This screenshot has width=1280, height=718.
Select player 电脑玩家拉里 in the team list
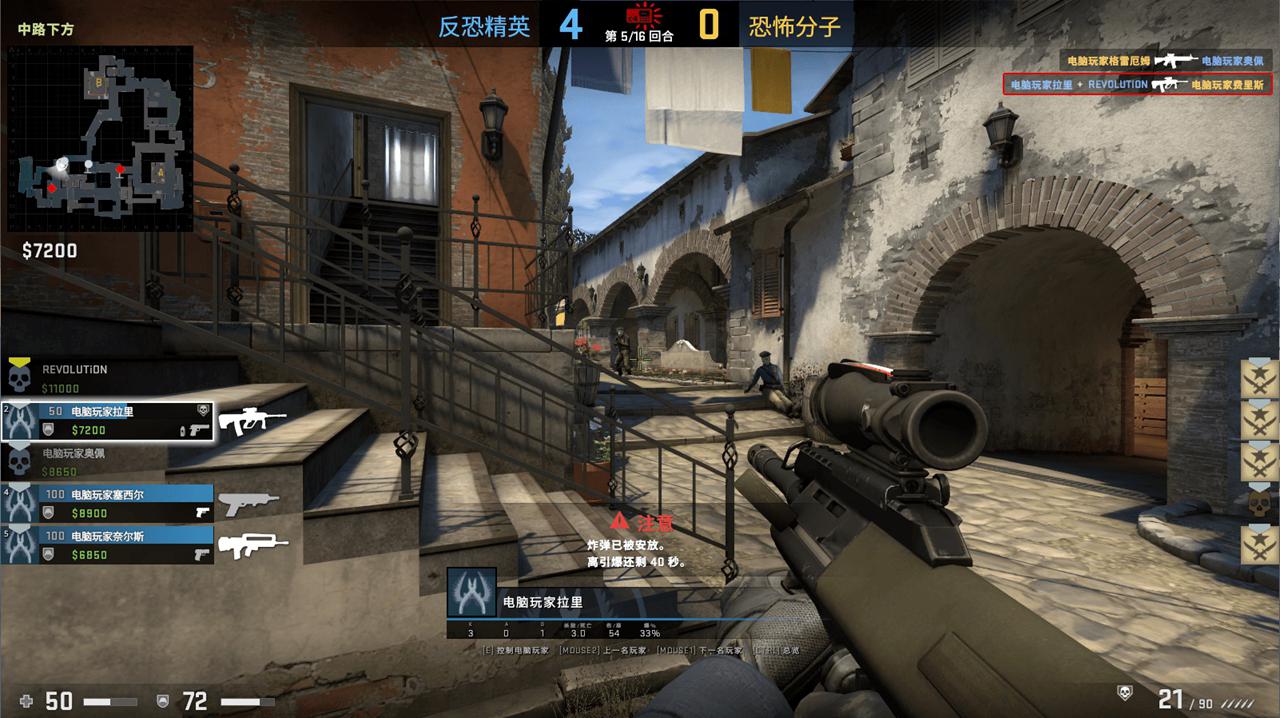click(x=107, y=421)
